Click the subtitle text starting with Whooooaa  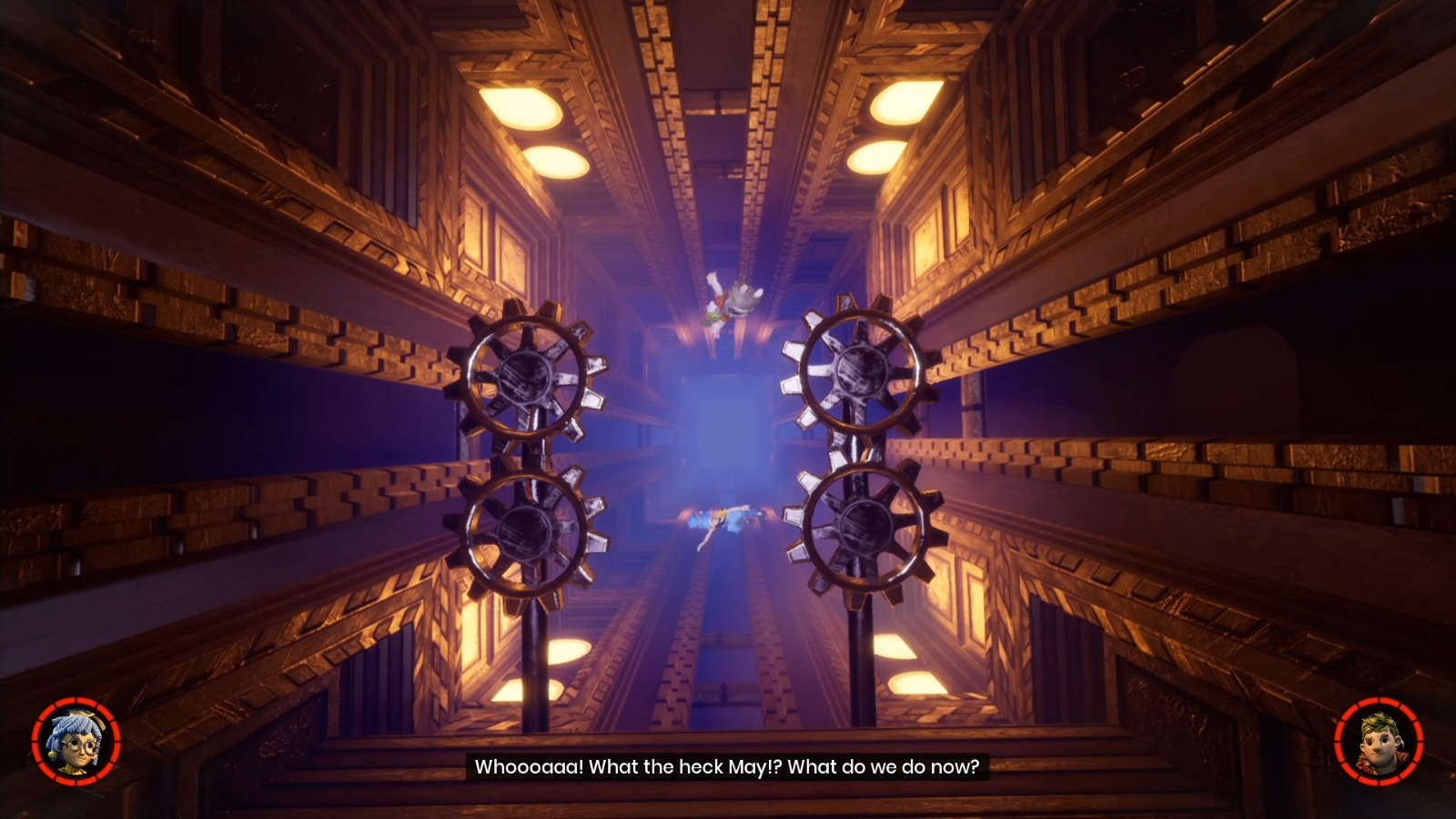[728, 767]
